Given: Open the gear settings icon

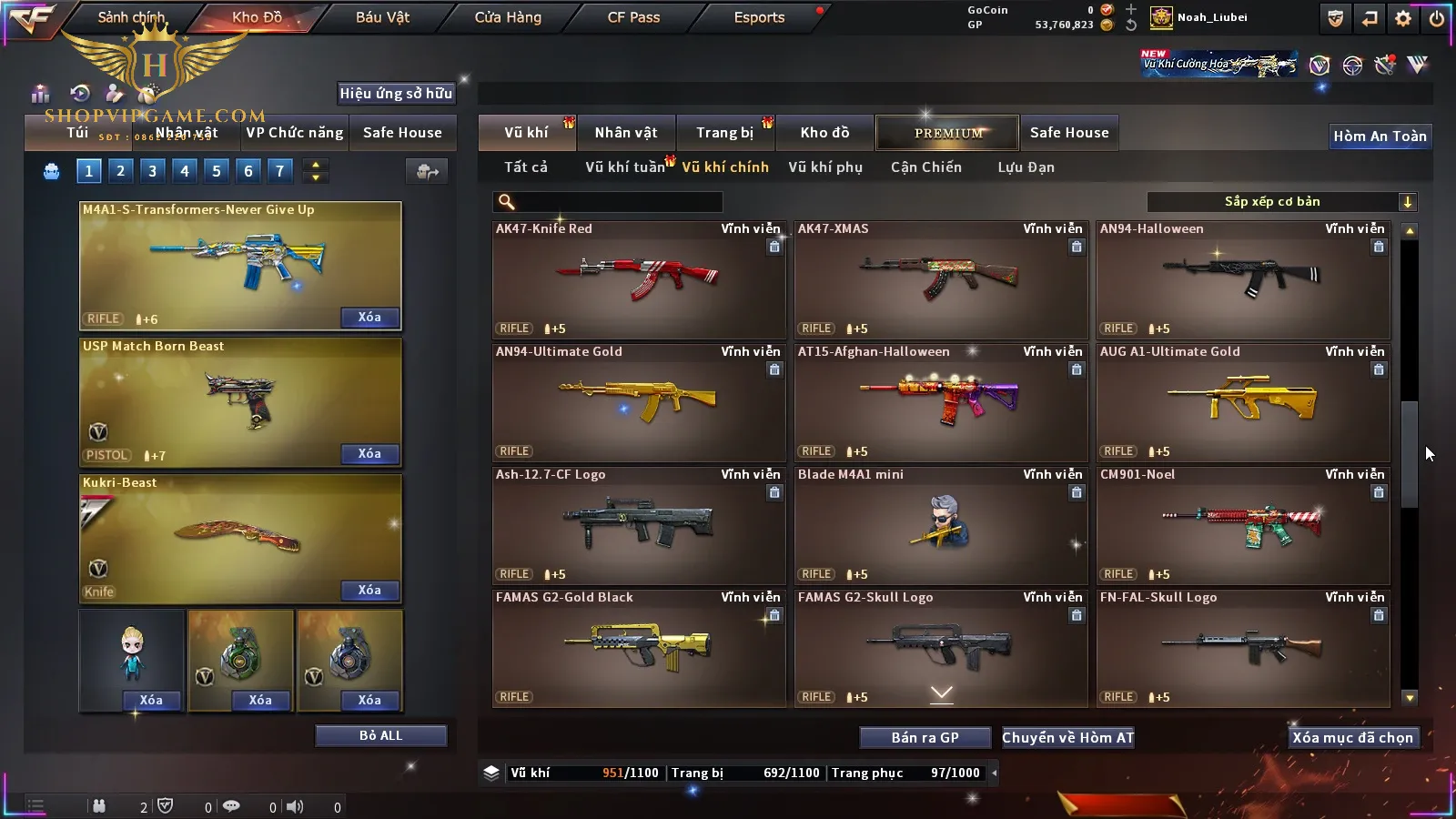Looking at the screenshot, I should [x=1403, y=18].
